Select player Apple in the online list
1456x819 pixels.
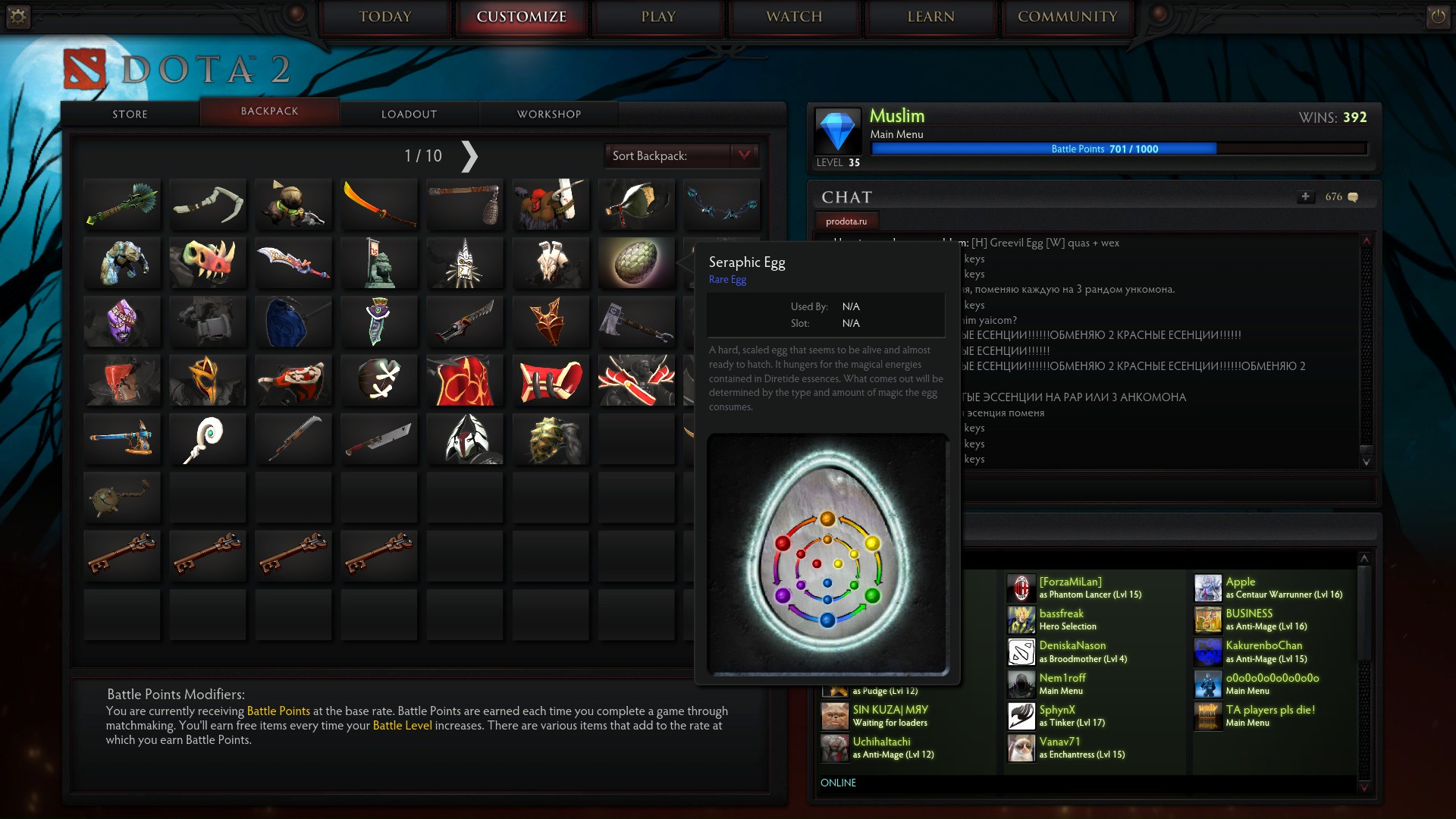(x=1241, y=582)
